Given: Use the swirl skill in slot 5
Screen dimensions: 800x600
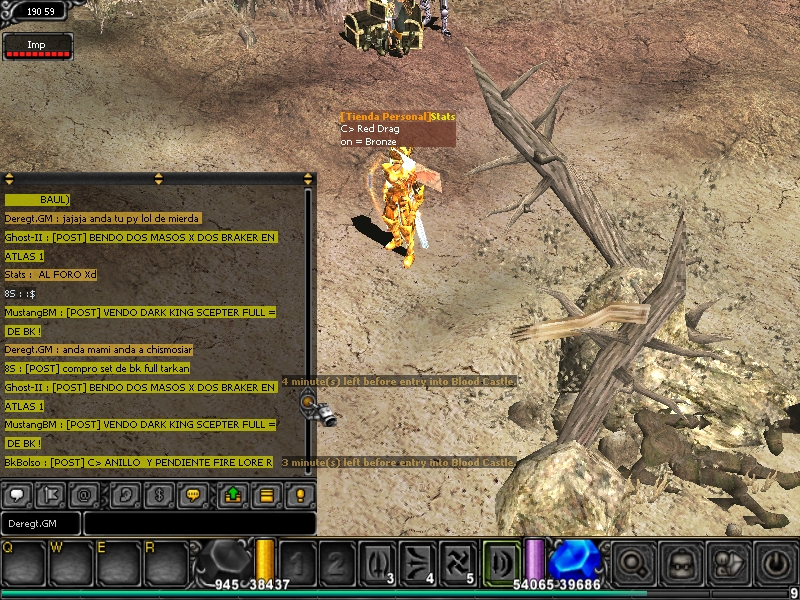Looking at the screenshot, I should (x=463, y=562).
